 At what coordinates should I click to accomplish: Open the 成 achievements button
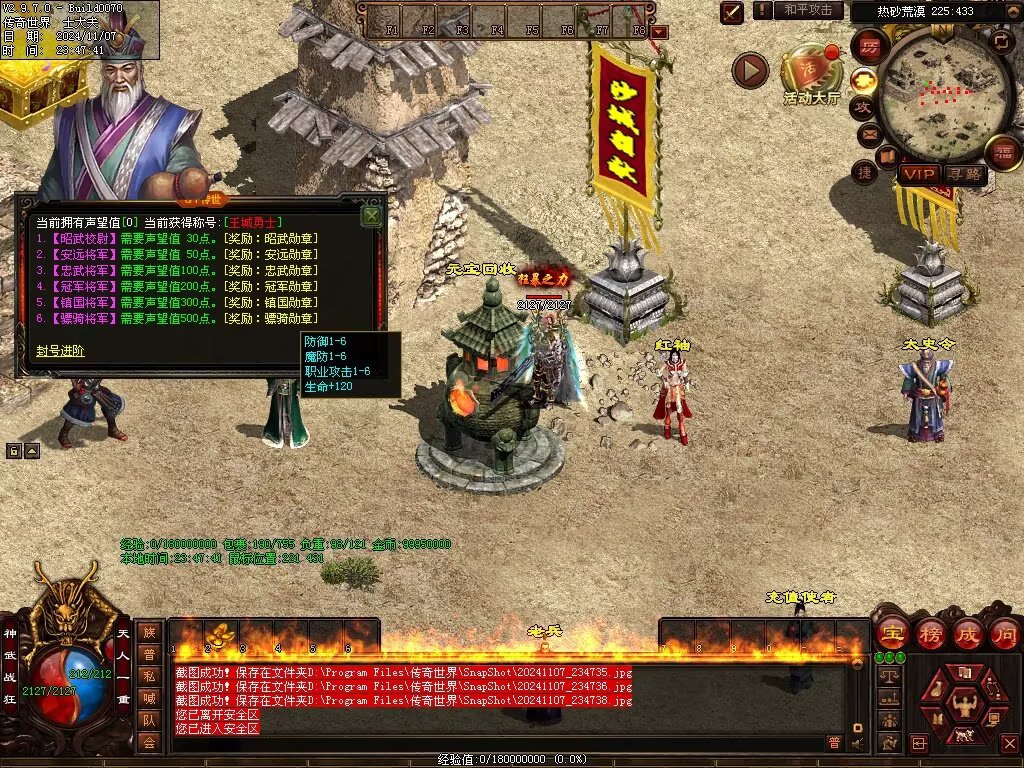point(967,633)
